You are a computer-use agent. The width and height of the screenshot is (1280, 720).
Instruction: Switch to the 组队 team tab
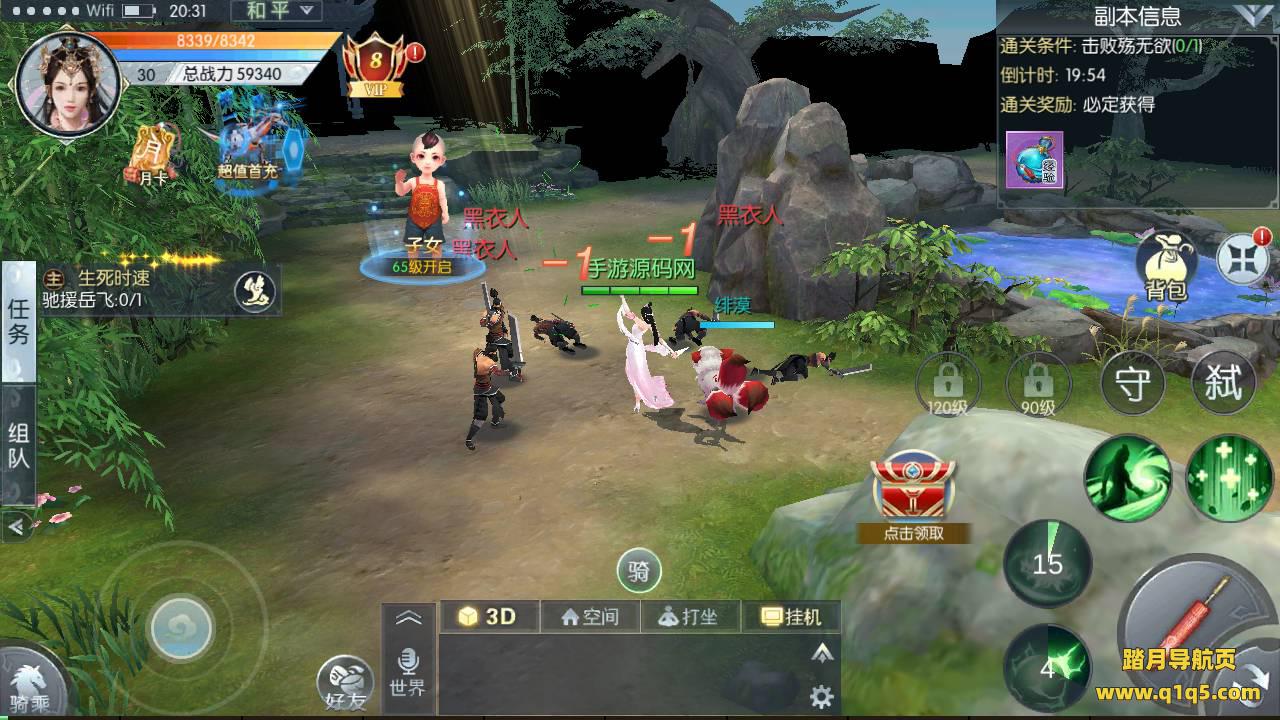click(19, 446)
